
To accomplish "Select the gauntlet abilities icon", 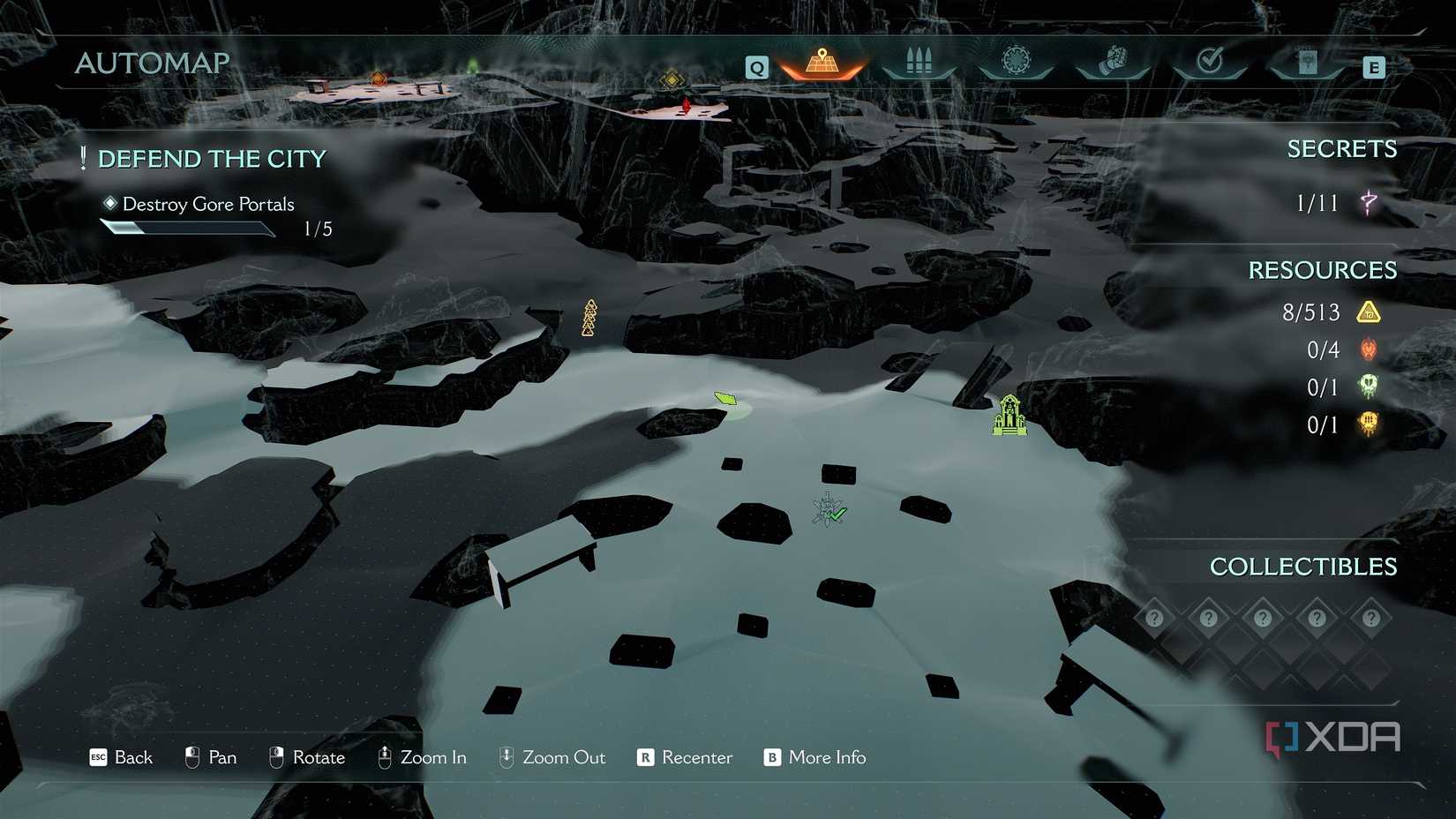I will (1113, 60).
